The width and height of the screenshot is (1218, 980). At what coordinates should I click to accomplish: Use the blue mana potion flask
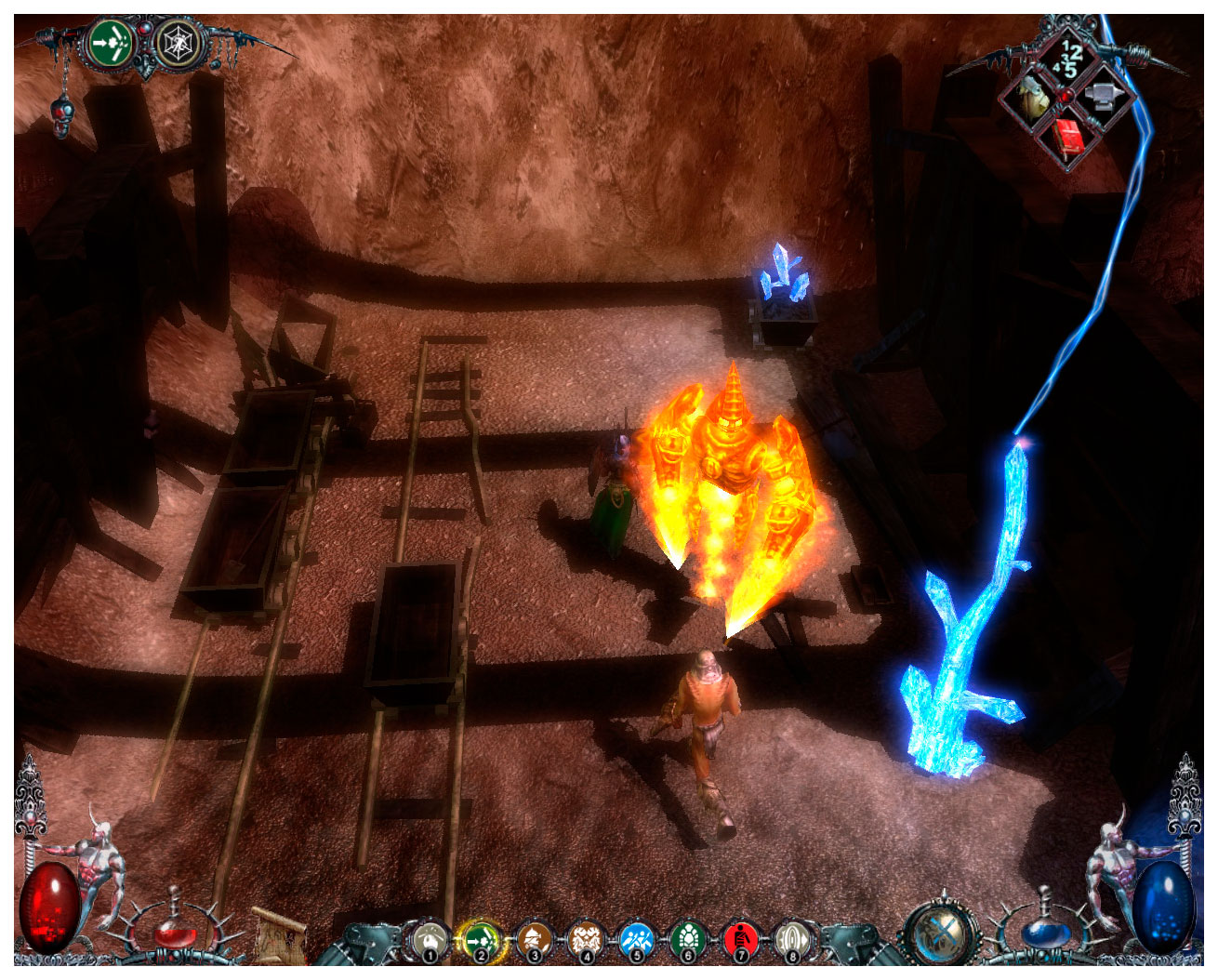pos(1041,930)
